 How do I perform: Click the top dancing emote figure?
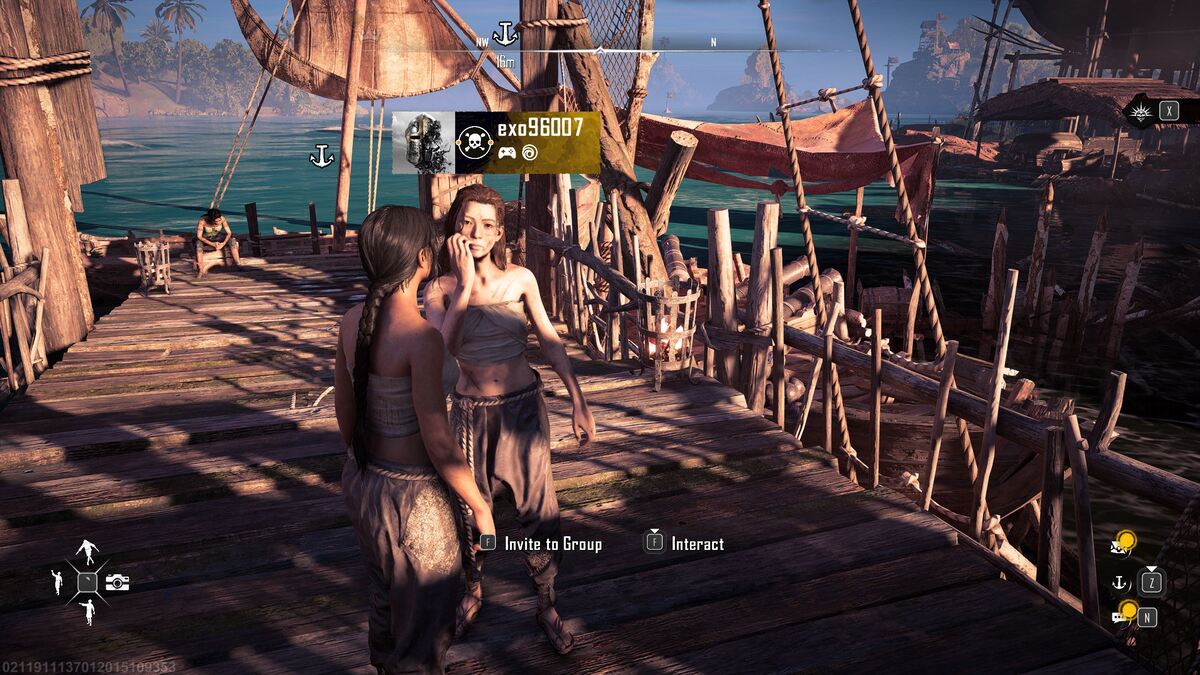click(x=88, y=552)
